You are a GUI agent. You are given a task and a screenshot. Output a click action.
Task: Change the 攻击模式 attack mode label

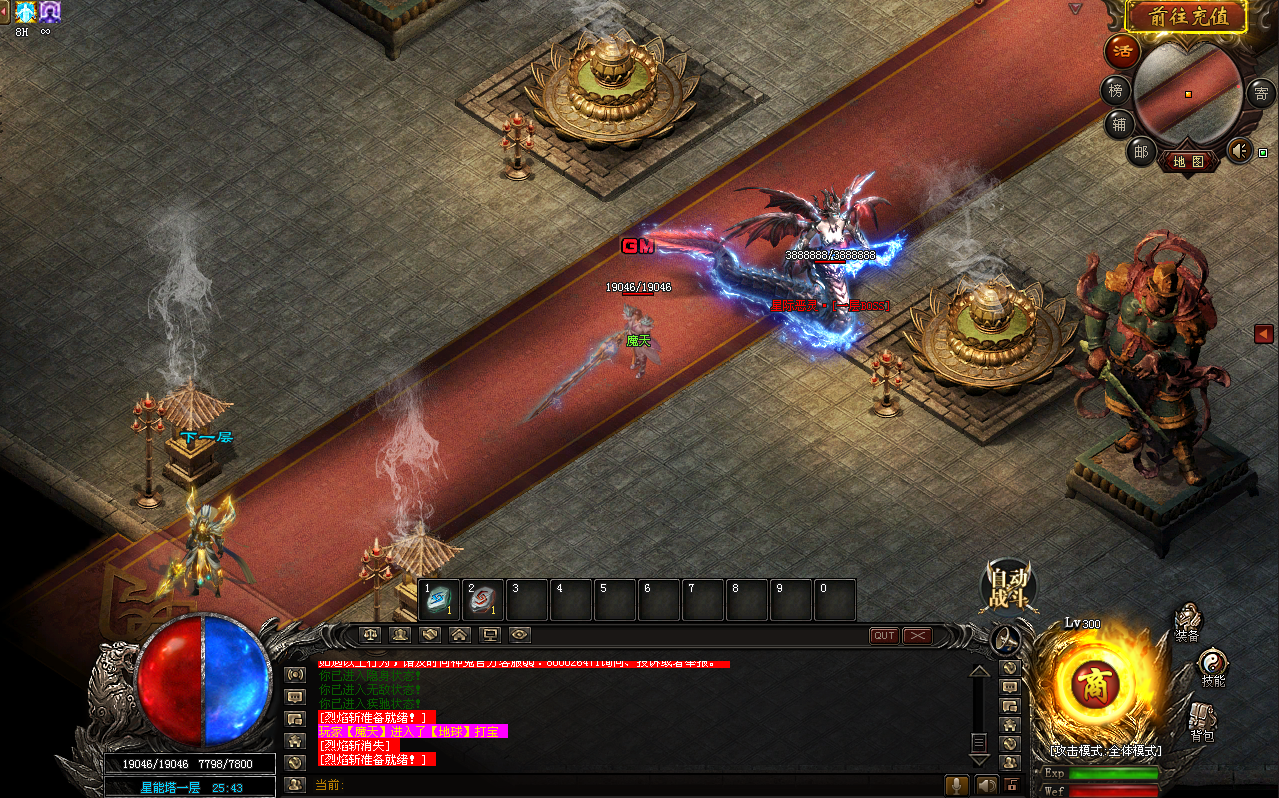tap(1105, 750)
